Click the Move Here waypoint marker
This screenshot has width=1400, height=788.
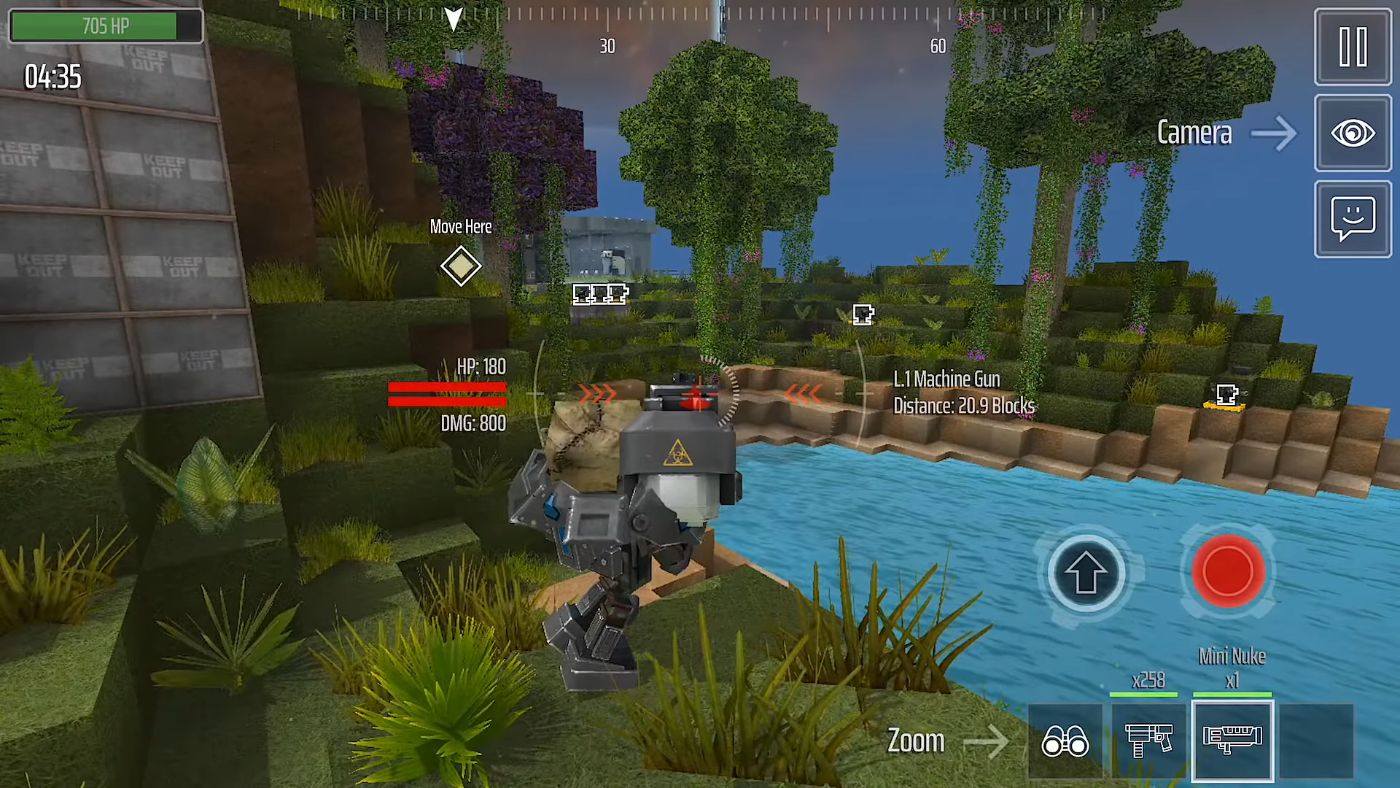[x=460, y=266]
